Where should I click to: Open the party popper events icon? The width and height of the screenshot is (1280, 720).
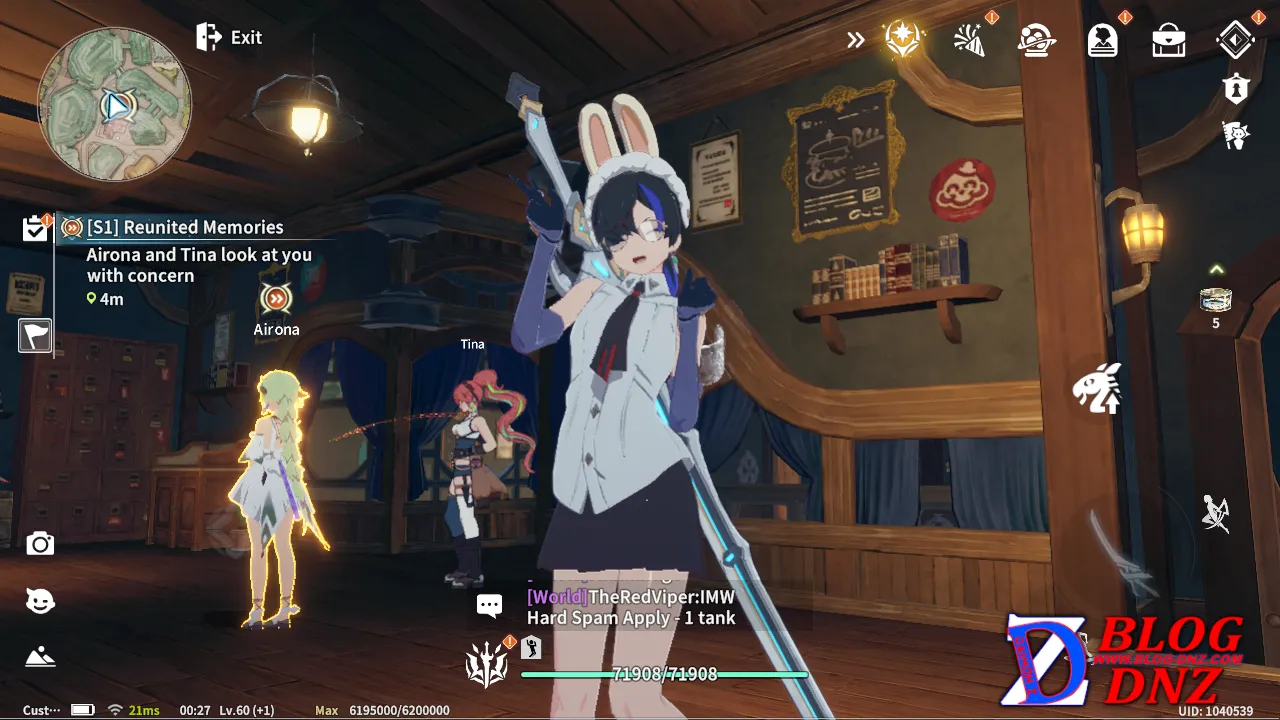tap(969, 40)
